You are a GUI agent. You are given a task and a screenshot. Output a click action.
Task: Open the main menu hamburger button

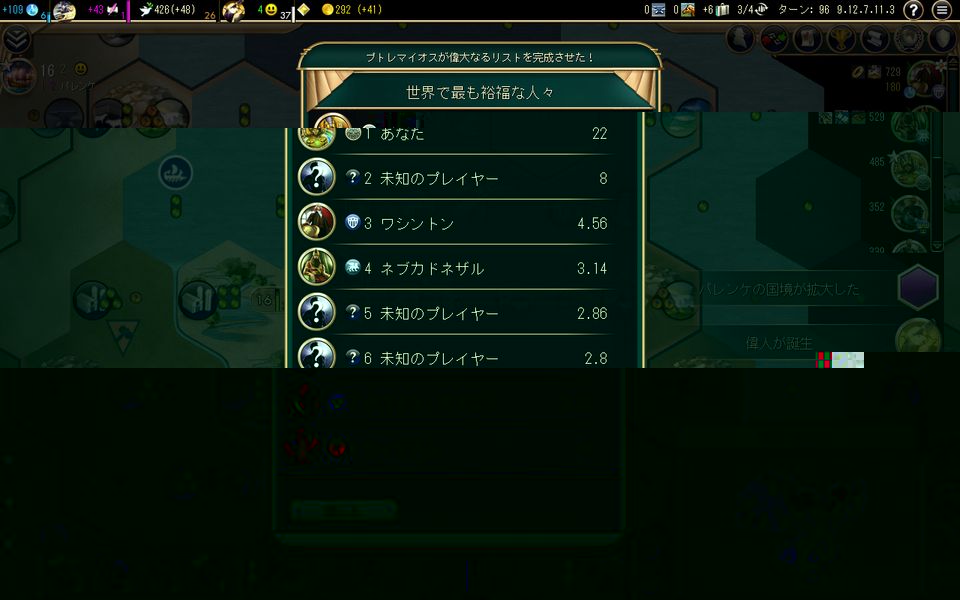pos(941,10)
